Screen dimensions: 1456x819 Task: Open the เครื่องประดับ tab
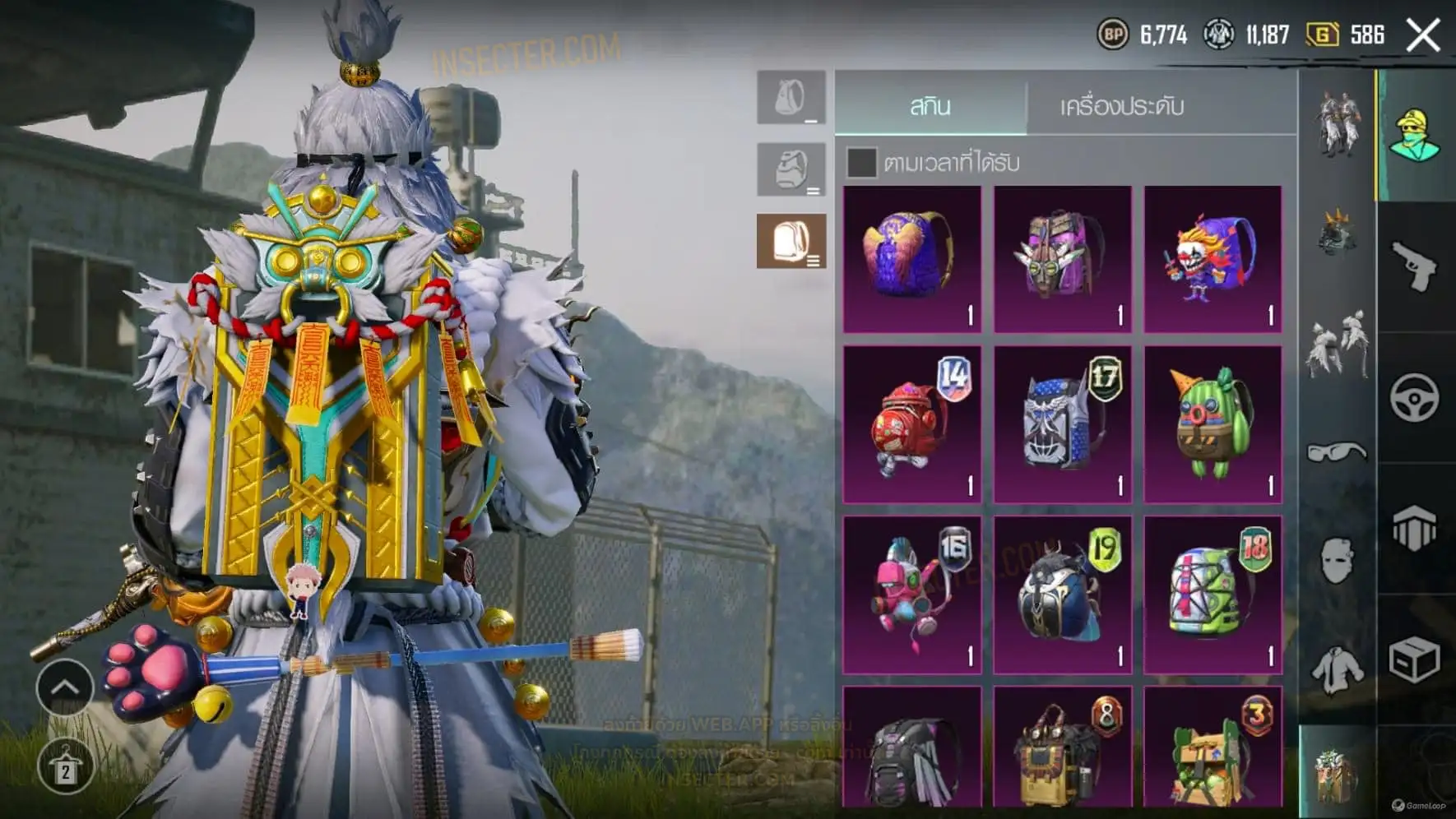click(x=1121, y=105)
